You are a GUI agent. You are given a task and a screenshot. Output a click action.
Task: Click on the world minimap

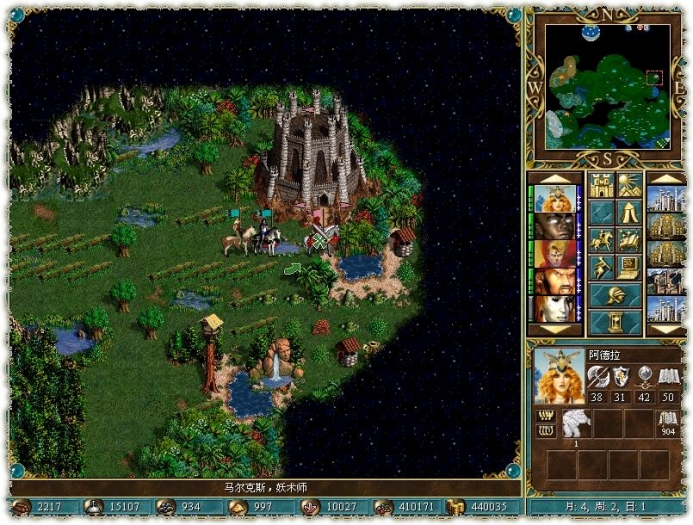tap(607, 85)
